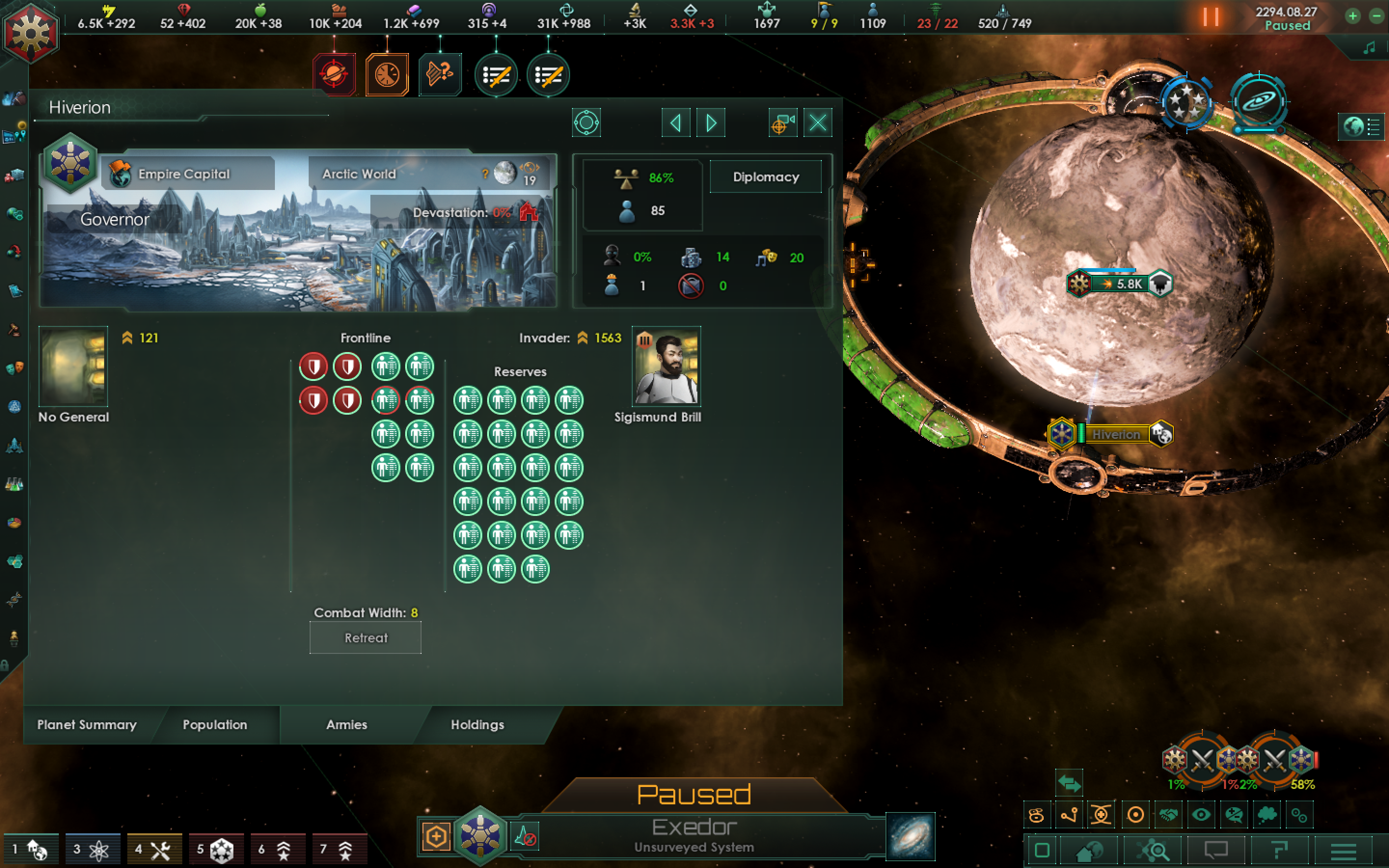
Task: Select the Armies tab
Action: coord(347,724)
